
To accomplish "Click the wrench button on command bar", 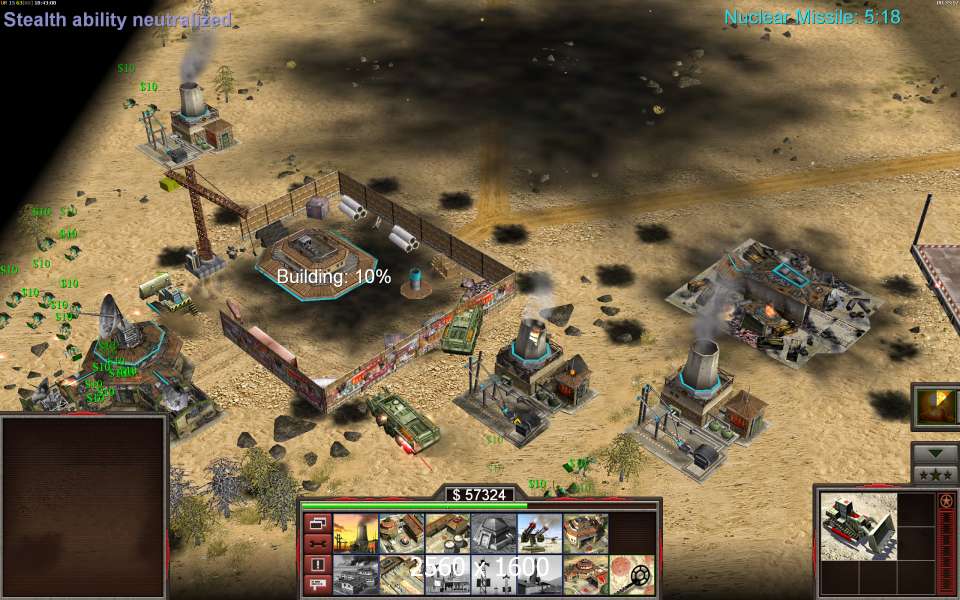I will 316,543.
